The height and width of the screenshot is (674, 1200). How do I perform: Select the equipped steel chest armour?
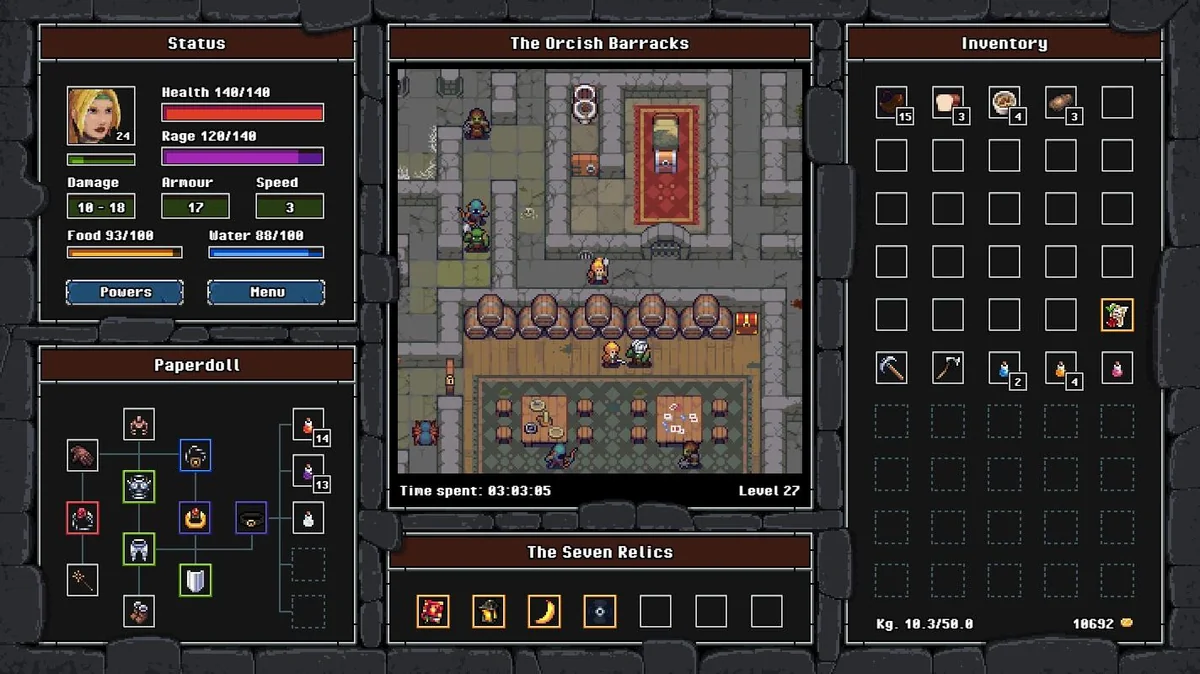click(x=139, y=487)
